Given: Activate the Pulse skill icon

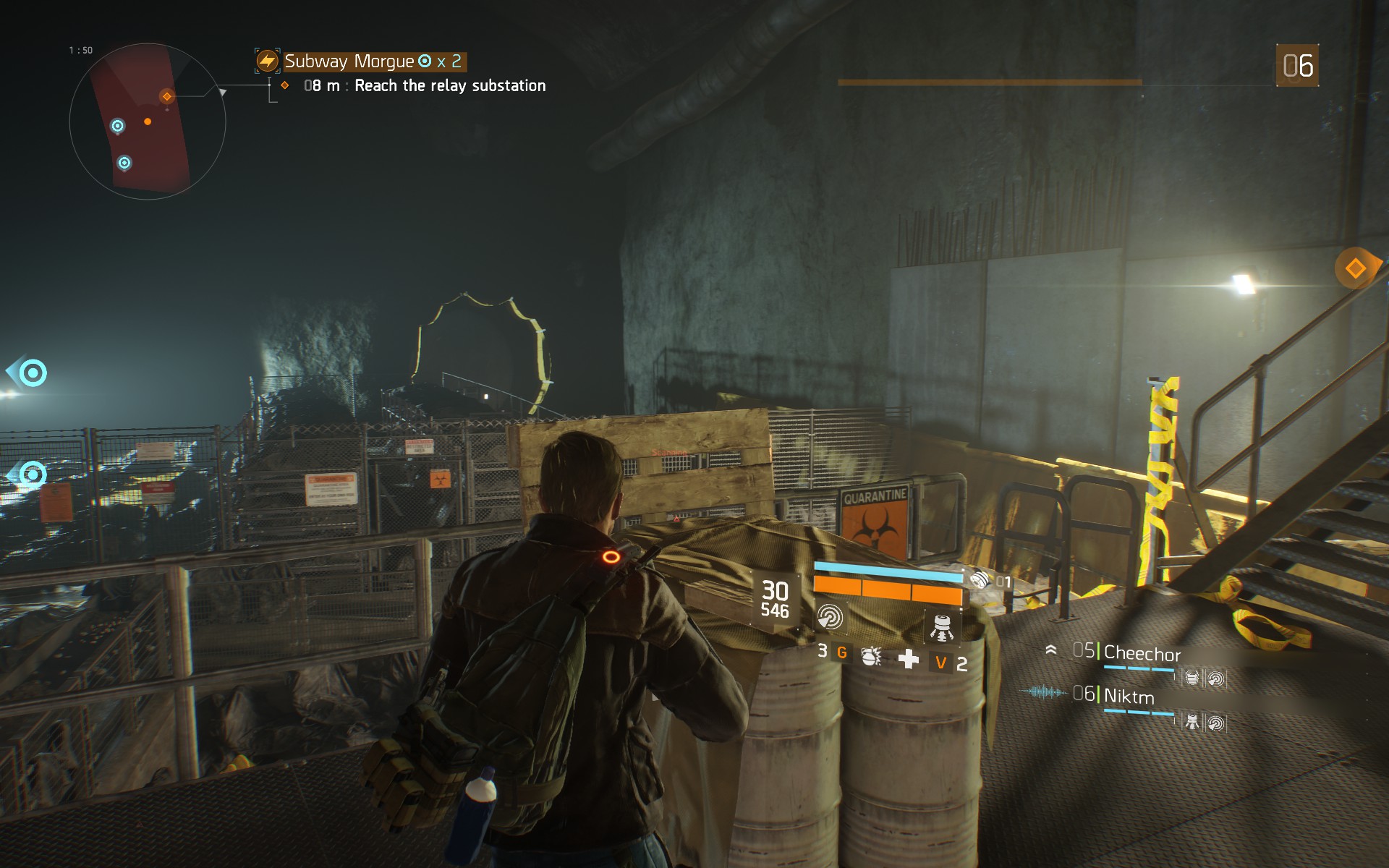Looking at the screenshot, I should 830,617.
